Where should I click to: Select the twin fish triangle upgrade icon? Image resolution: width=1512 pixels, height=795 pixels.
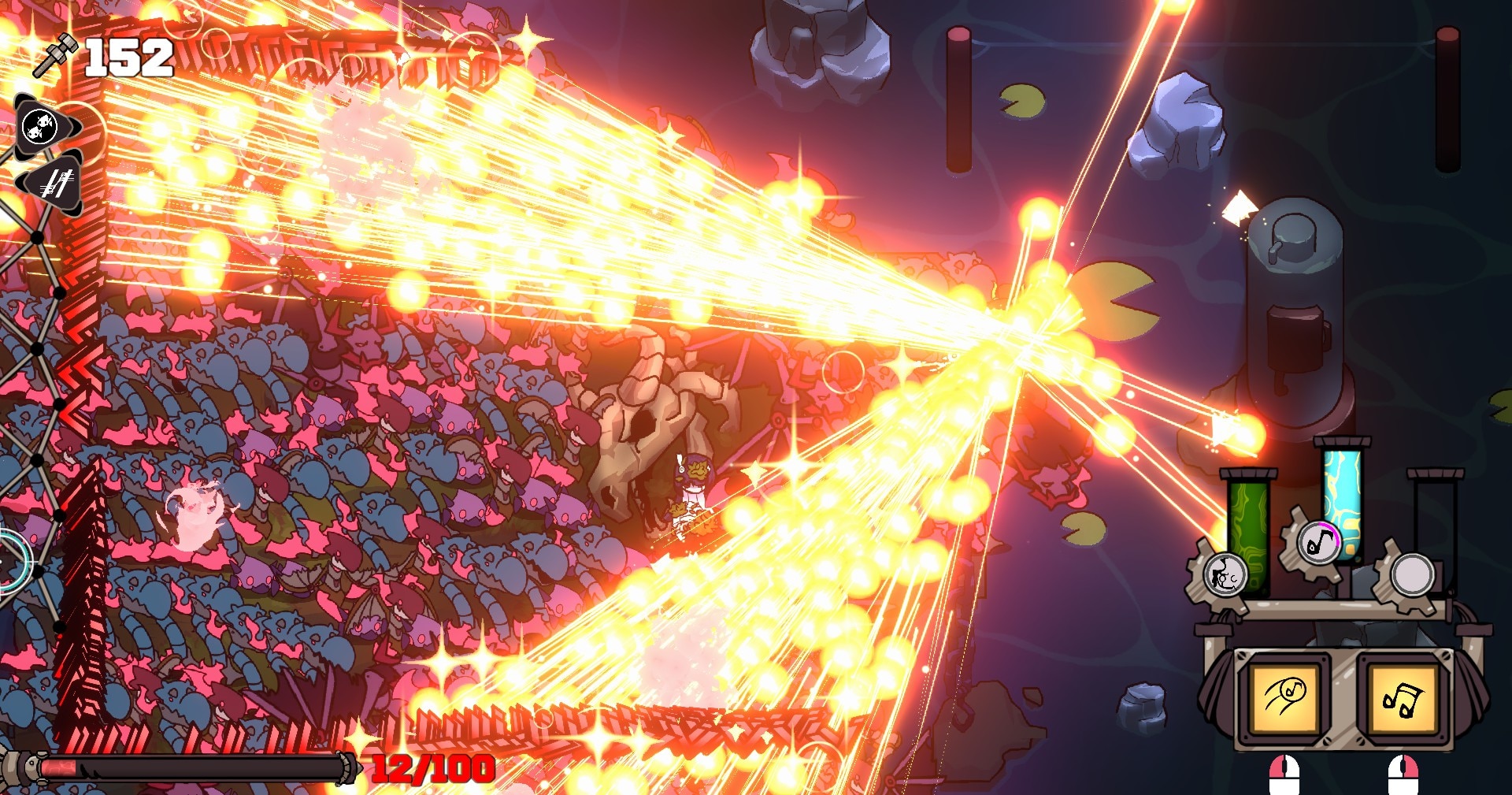point(42,126)
